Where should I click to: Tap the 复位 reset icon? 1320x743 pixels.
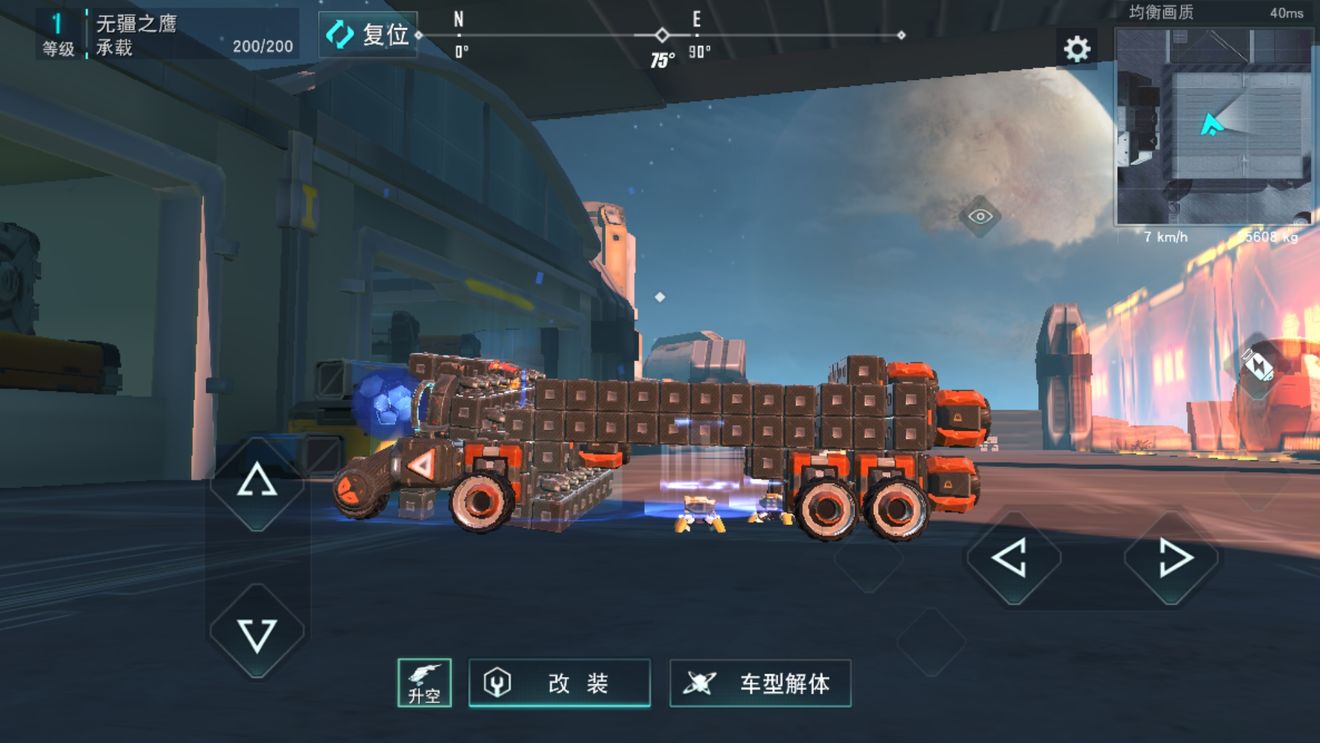(341, 34)
